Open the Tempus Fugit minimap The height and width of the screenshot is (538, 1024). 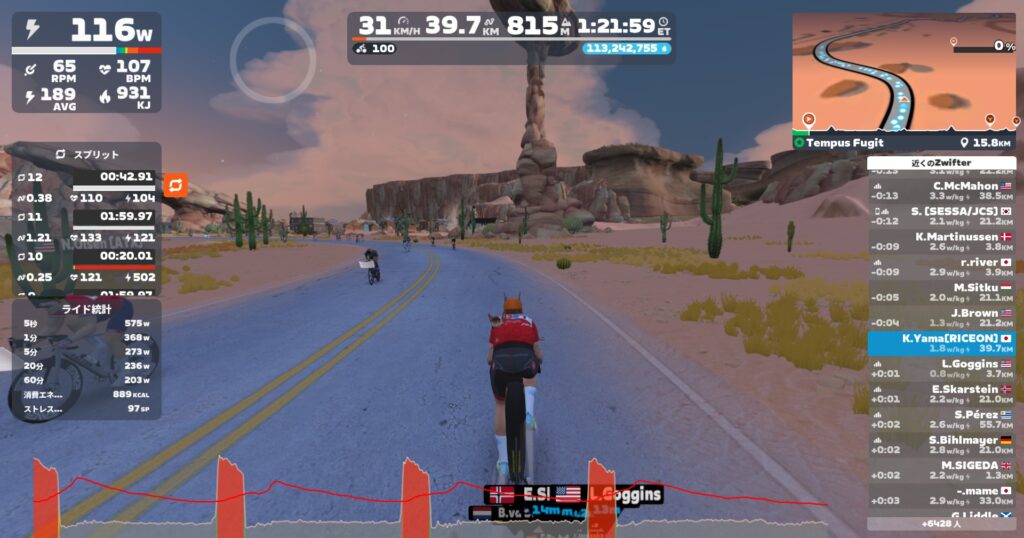[903, 75]
